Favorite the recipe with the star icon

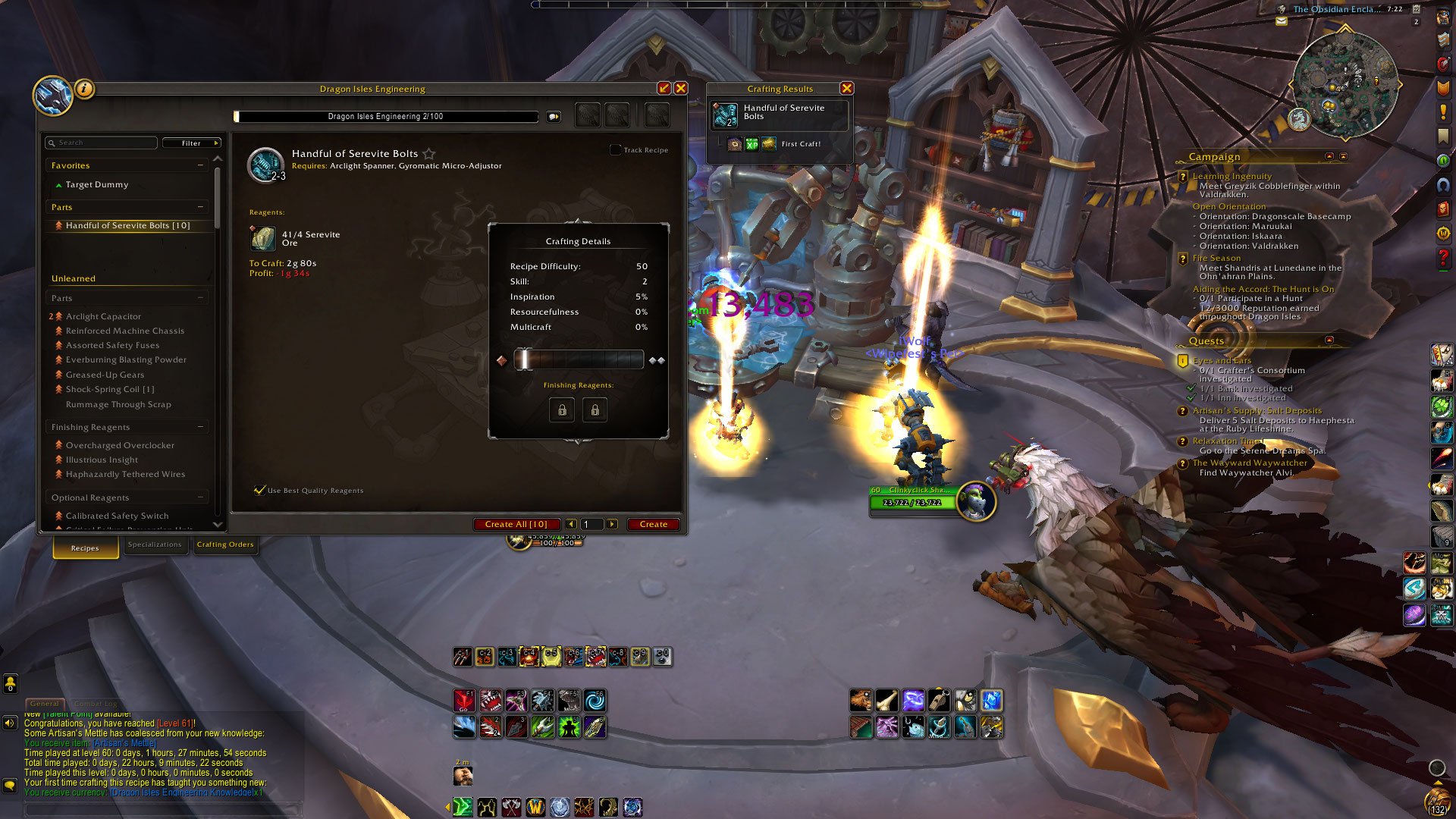(429, 153)
